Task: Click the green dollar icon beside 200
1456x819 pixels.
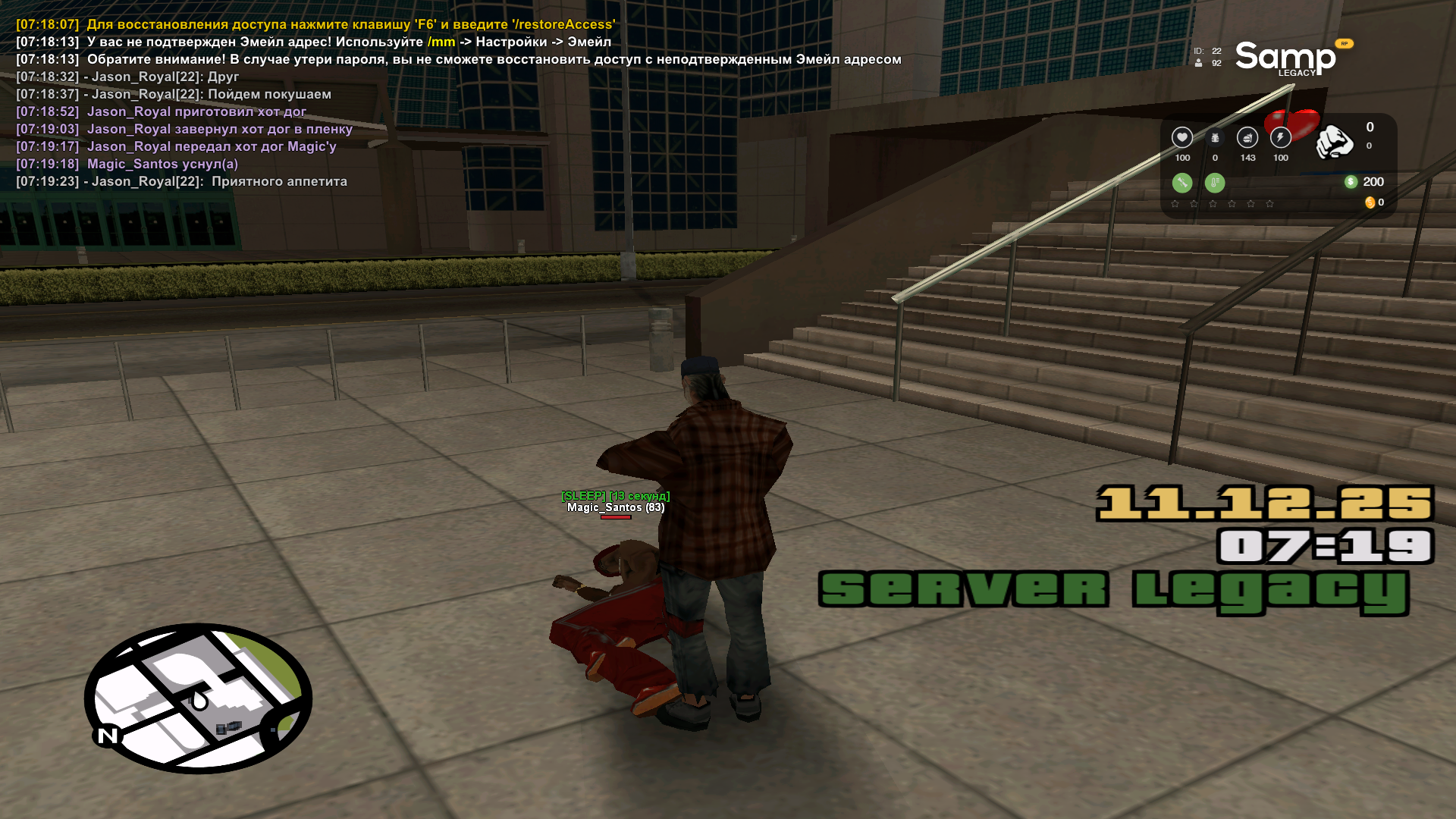Action: (x=1351, y=182)
